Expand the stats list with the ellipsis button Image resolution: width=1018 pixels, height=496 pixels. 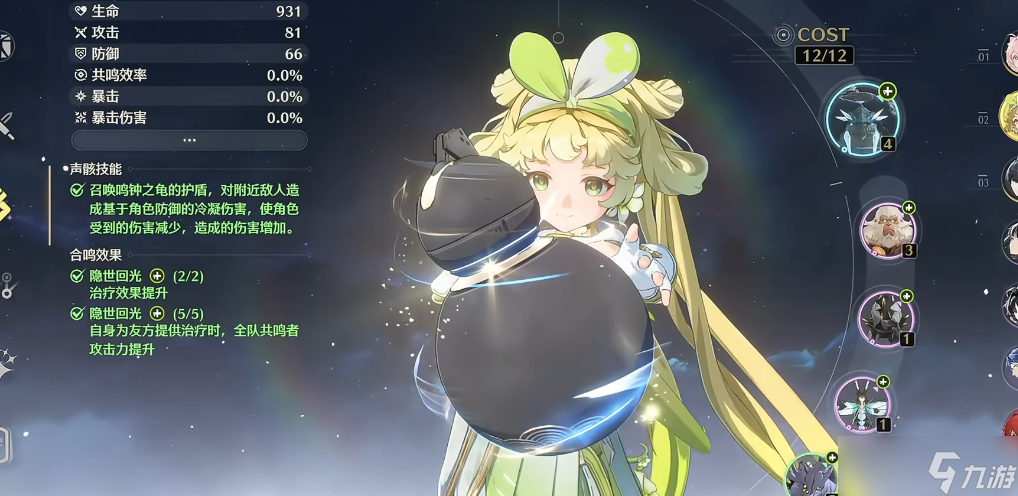pos(189,140)
